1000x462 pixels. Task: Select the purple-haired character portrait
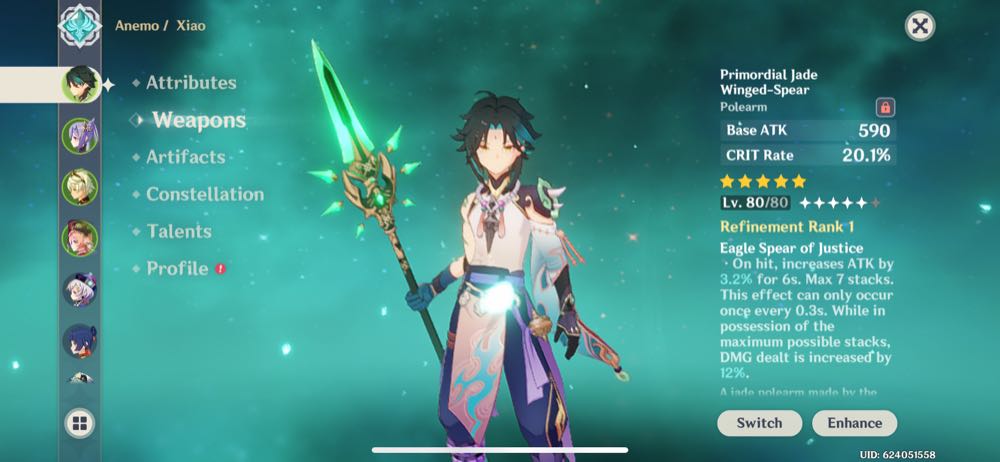(79, 135)
